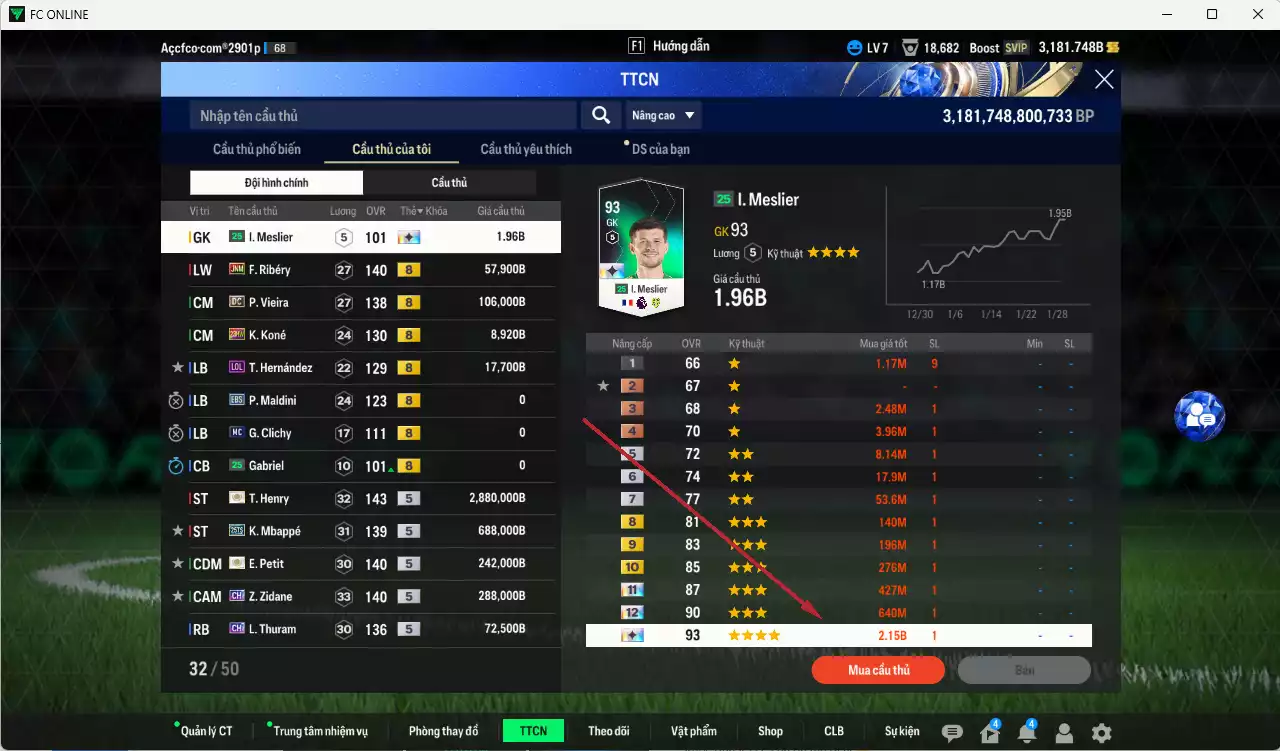Open the player profile account icon
1280x751 pixels.
[1062, 732]
